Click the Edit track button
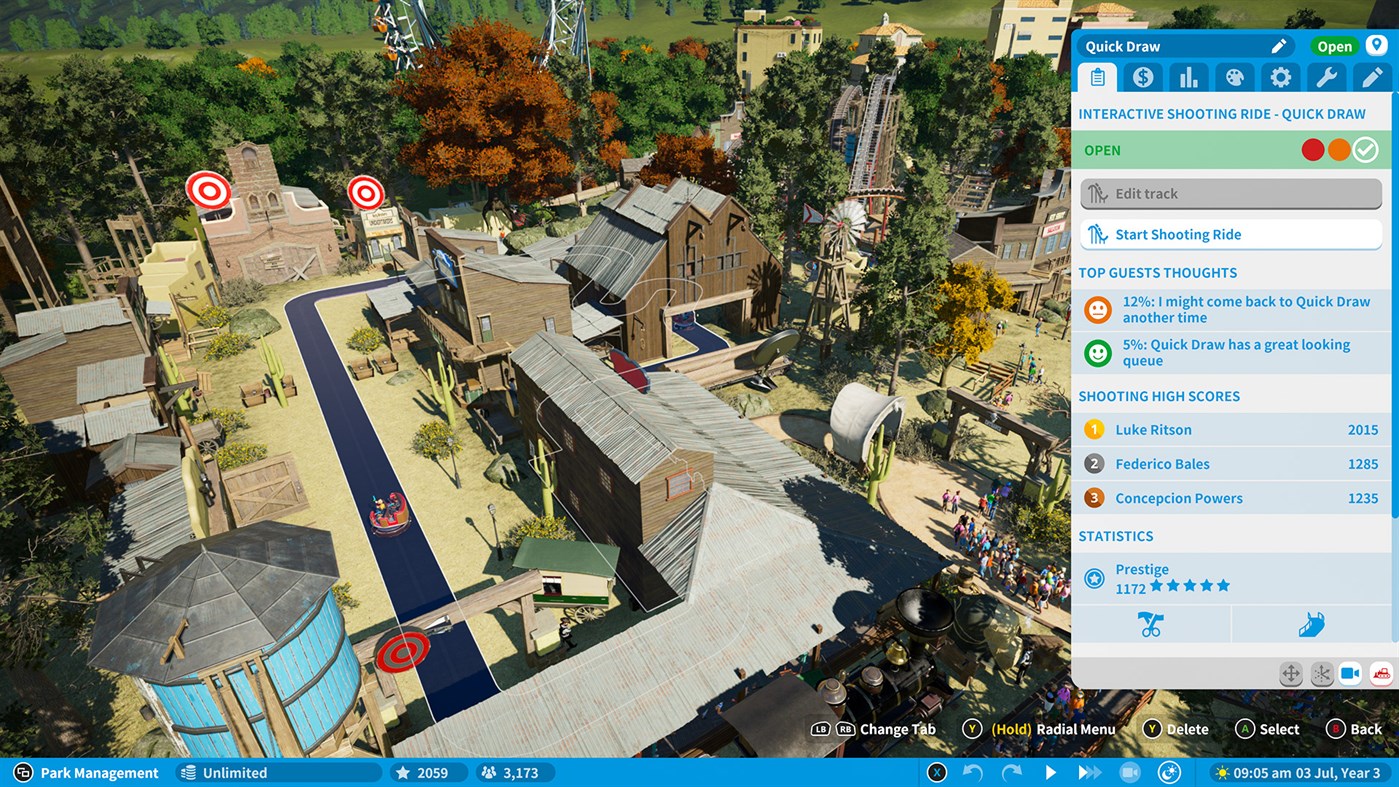 pos(1230,193)
